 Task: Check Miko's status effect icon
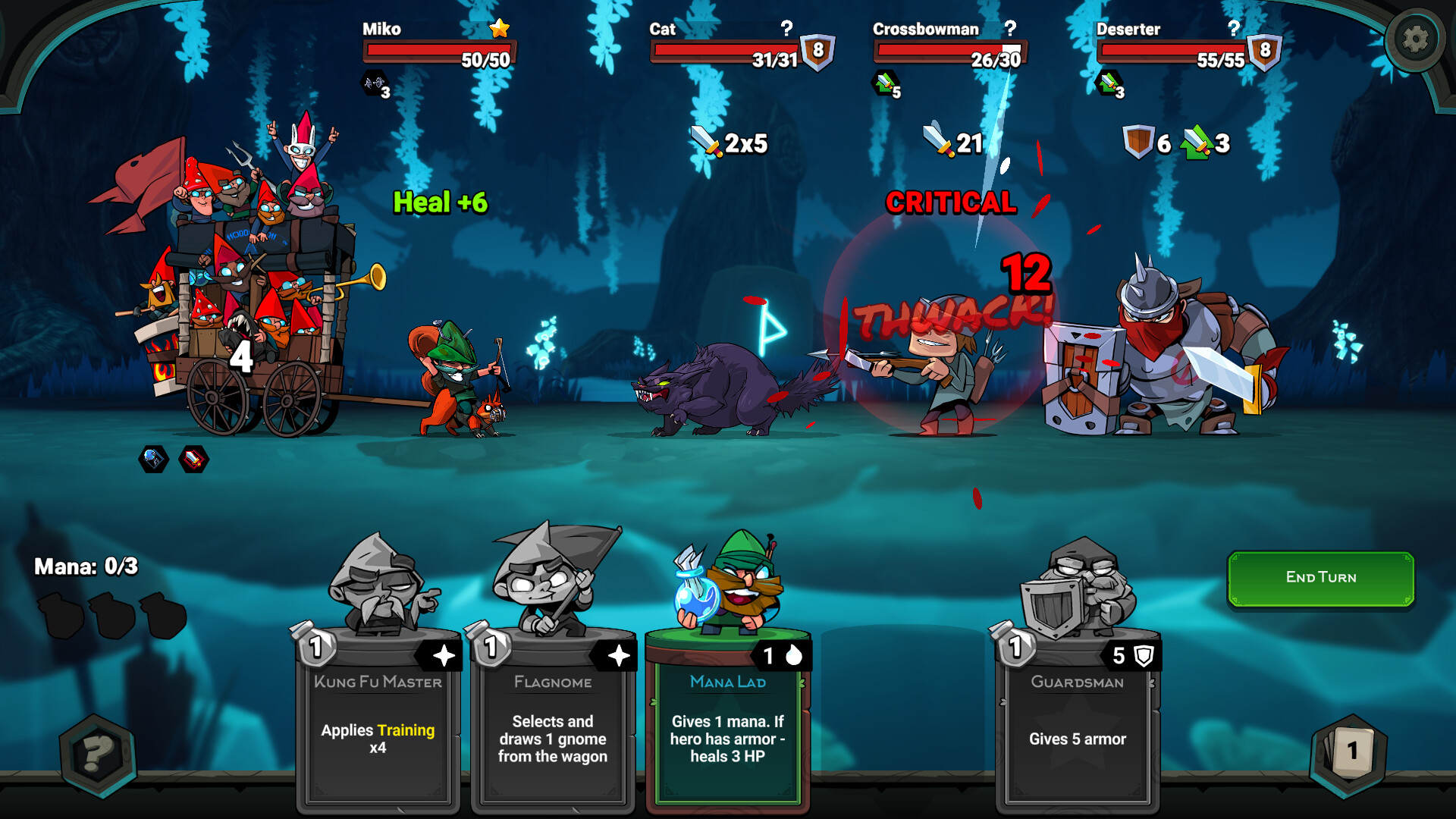pos(375,83)
